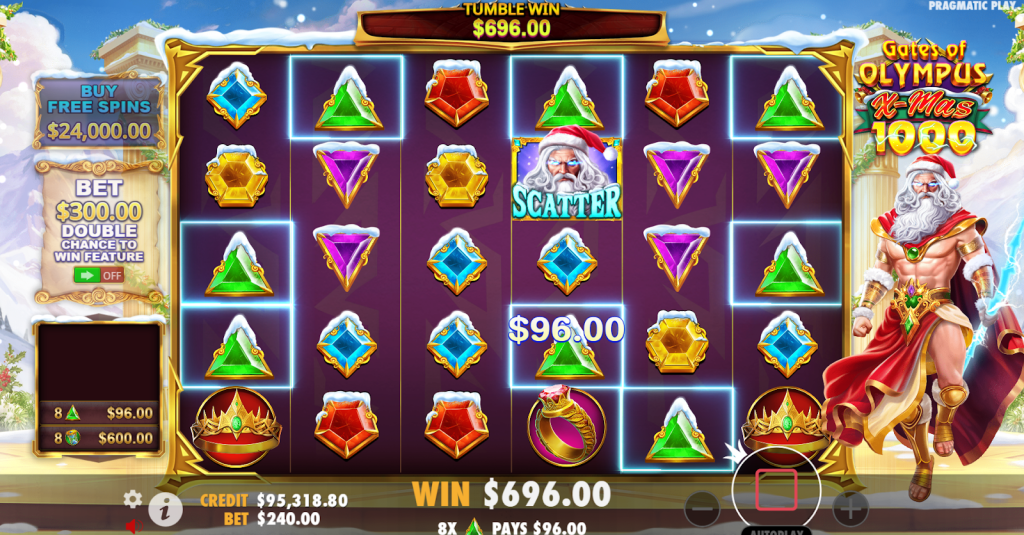Stop the spin with the red square button
The height and width of the screenshot is (535, 1024).
point(776,492)
